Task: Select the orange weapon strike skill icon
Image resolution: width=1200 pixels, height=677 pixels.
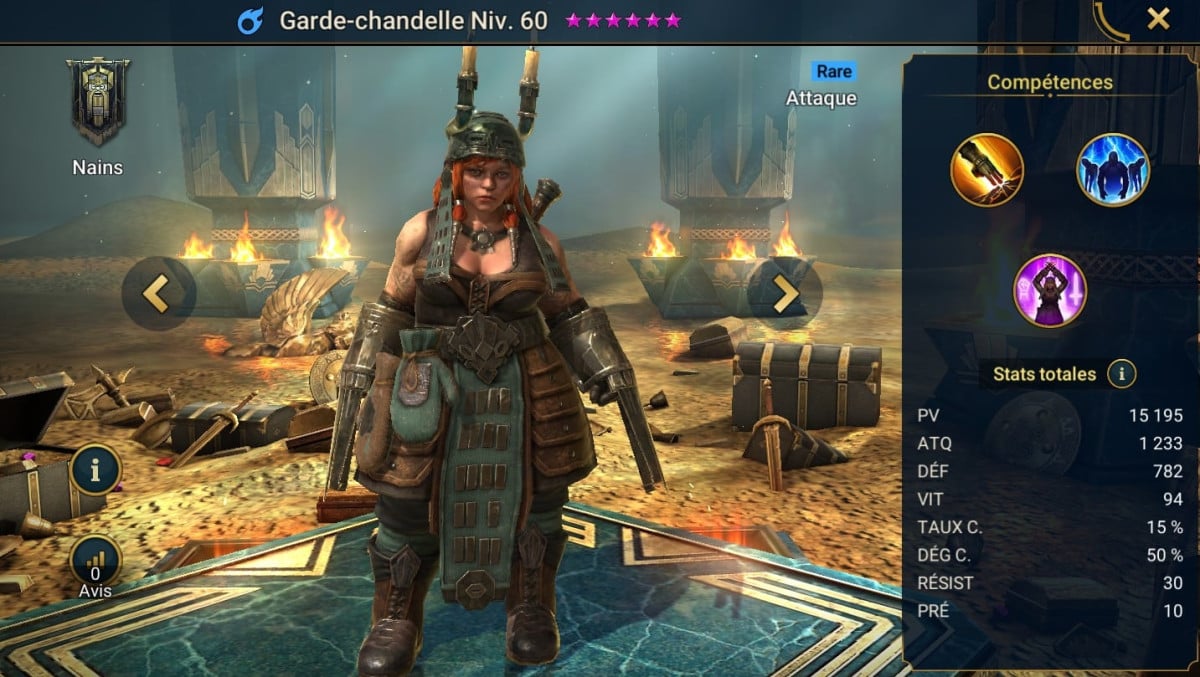Action: pos(986,170)
